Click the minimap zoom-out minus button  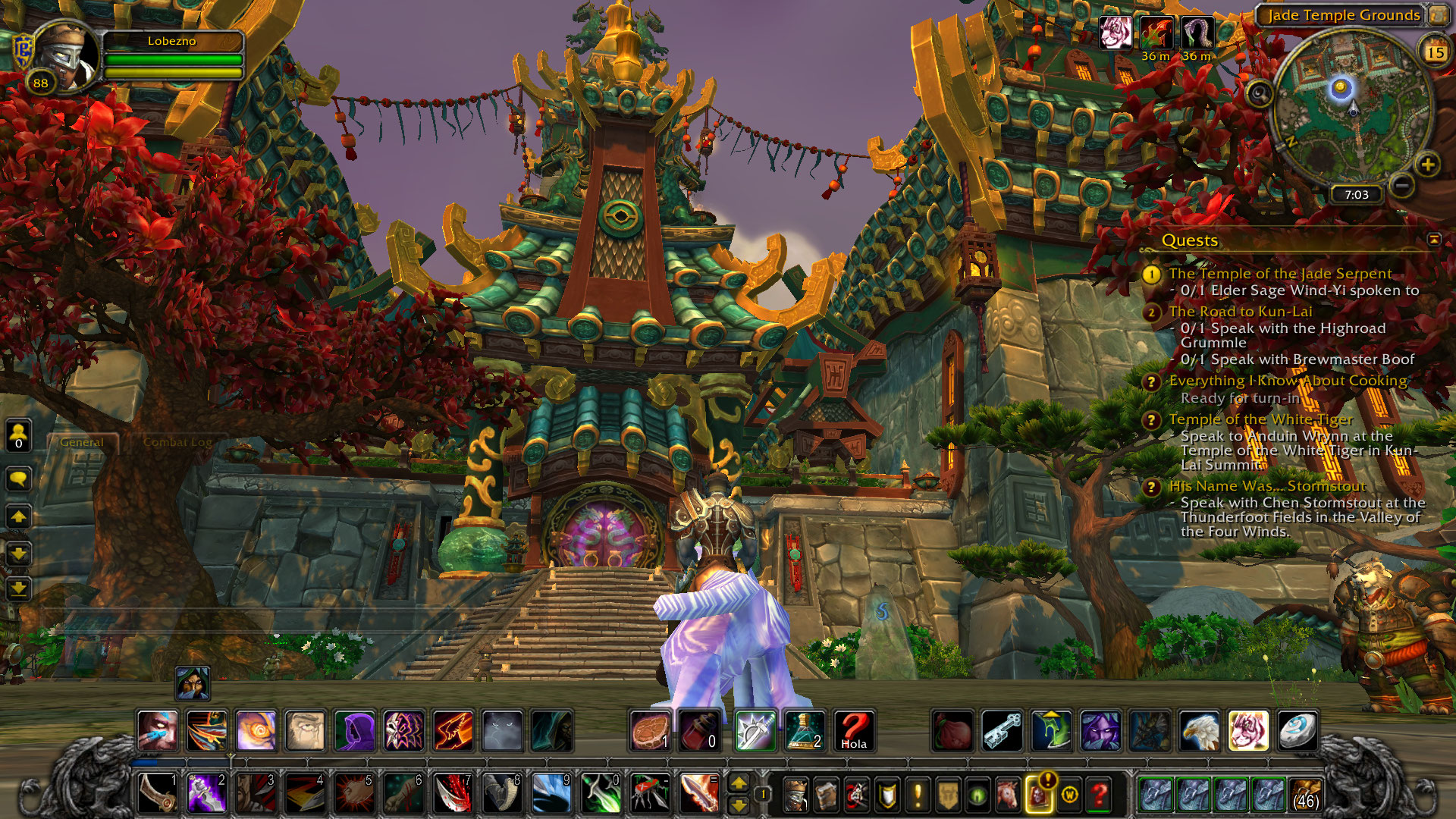click(x=1403, y=184)
